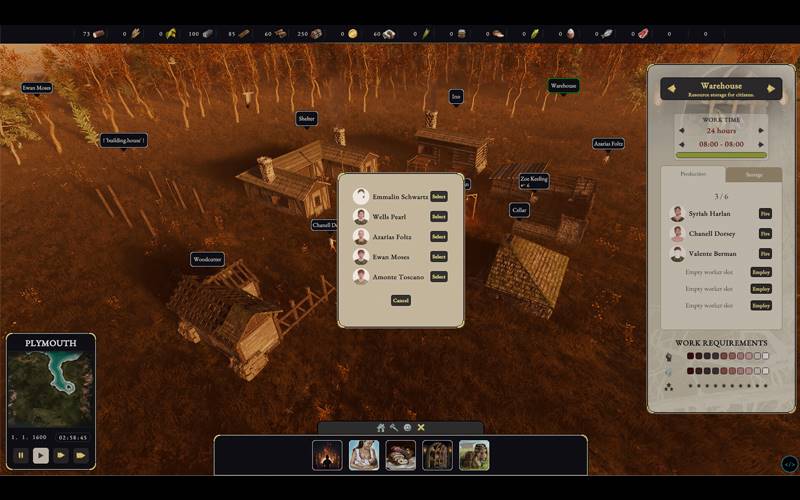This screenshot has width=800, height=500.
Task: Select the campfire build thumbnail
Action: pos(327,455)
